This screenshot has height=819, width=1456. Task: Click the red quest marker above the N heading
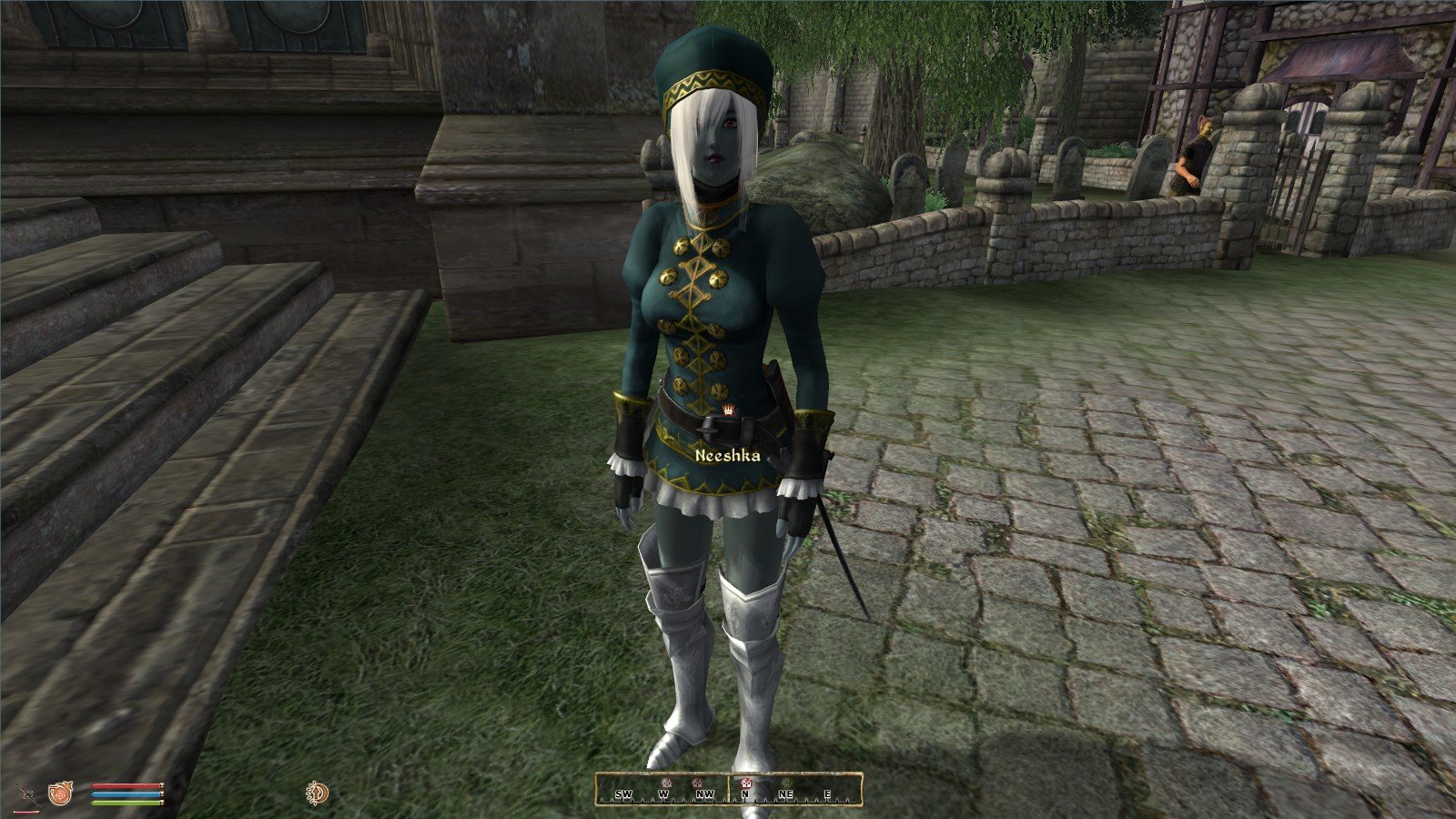pyautogui.click(x=746, y=784)
